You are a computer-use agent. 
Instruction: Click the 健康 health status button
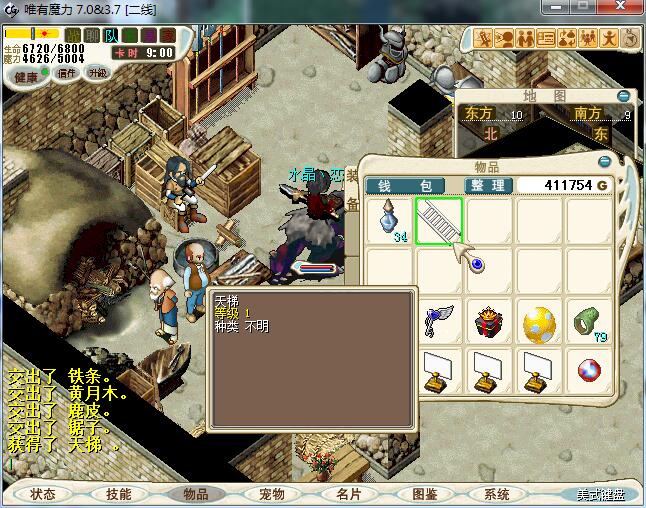(26, 76)
